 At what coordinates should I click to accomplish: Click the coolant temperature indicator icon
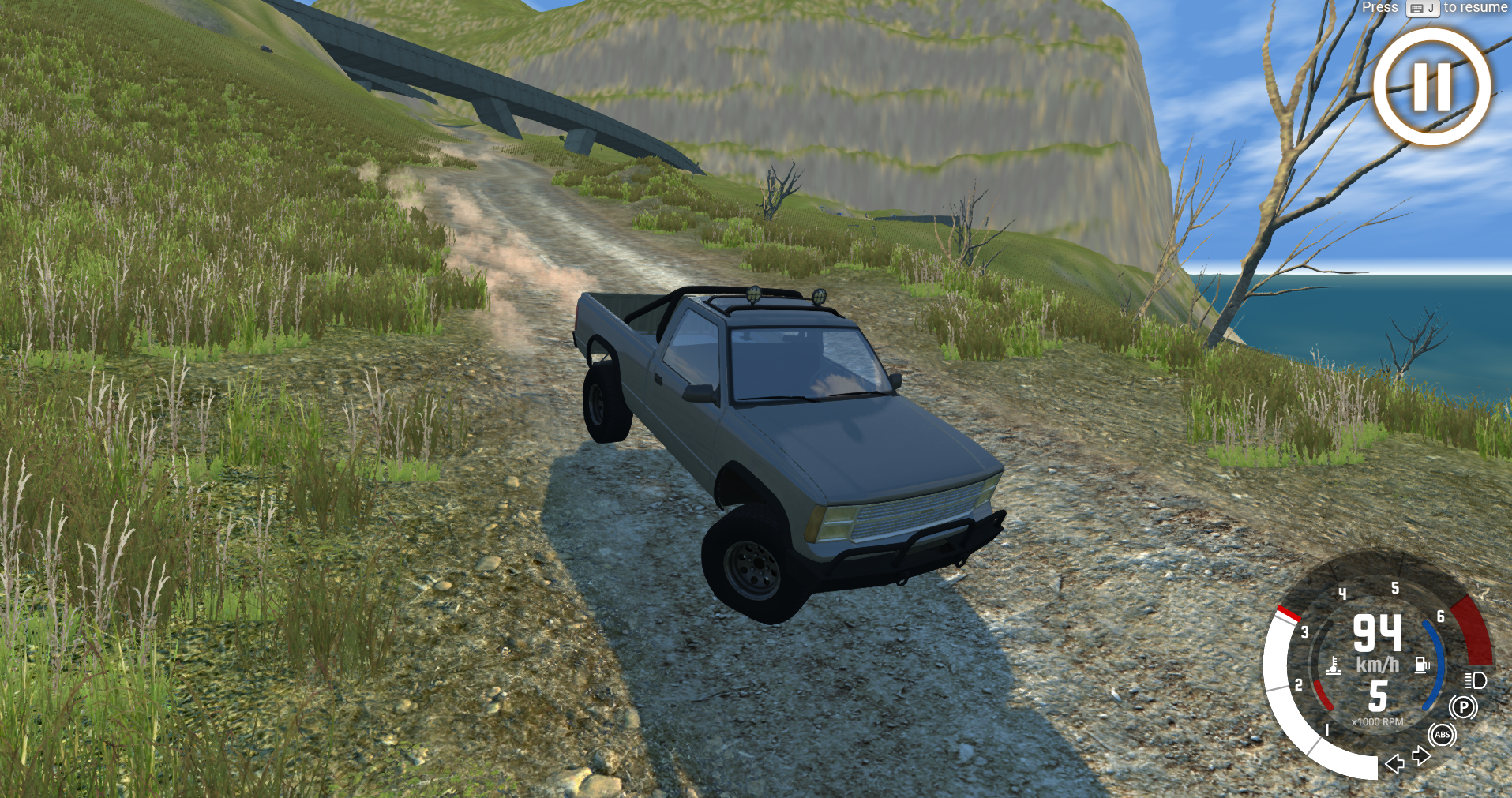pyautogui.click(x=1334, y=667)
